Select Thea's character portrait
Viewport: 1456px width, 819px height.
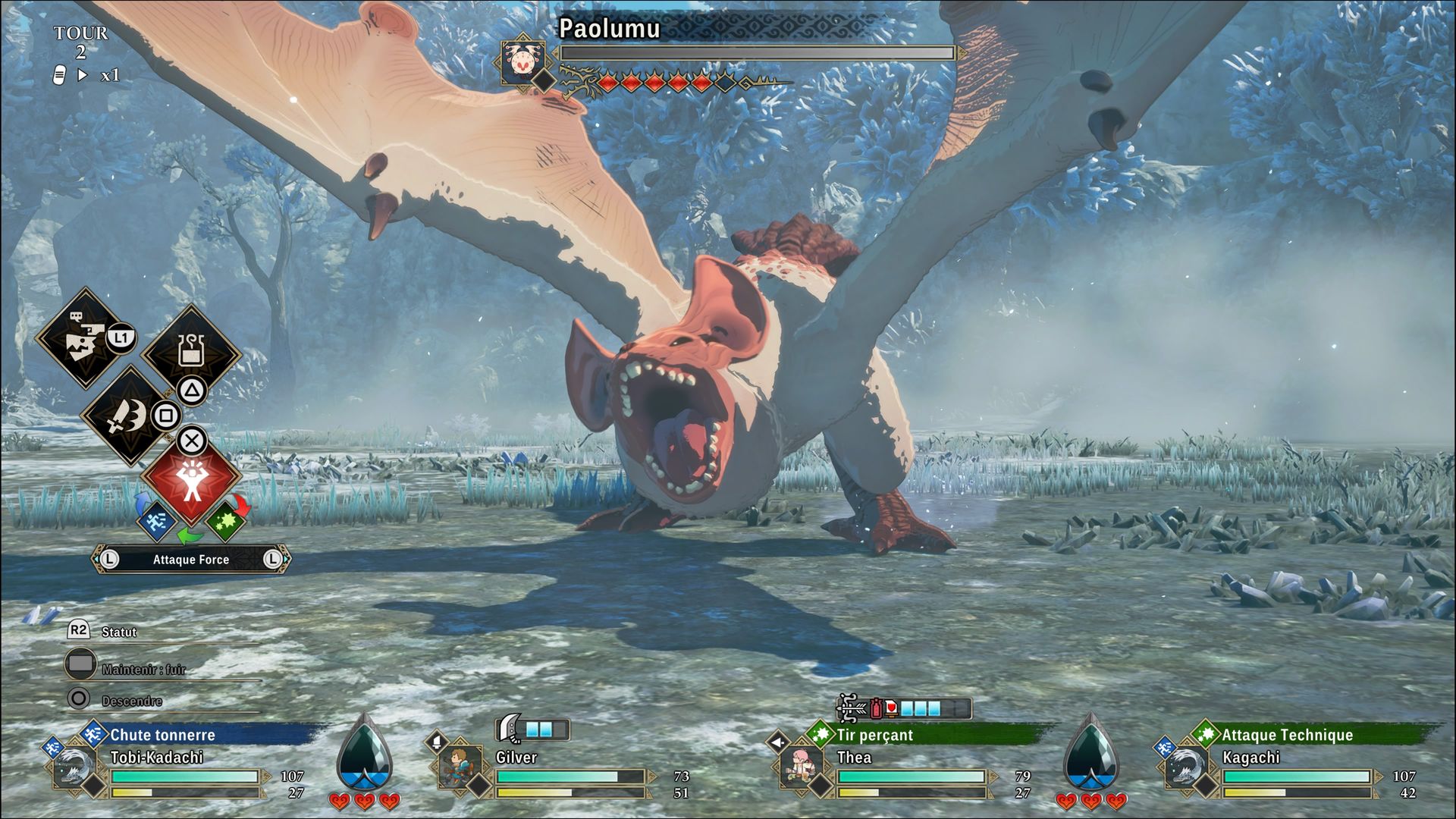coord(801,767)
